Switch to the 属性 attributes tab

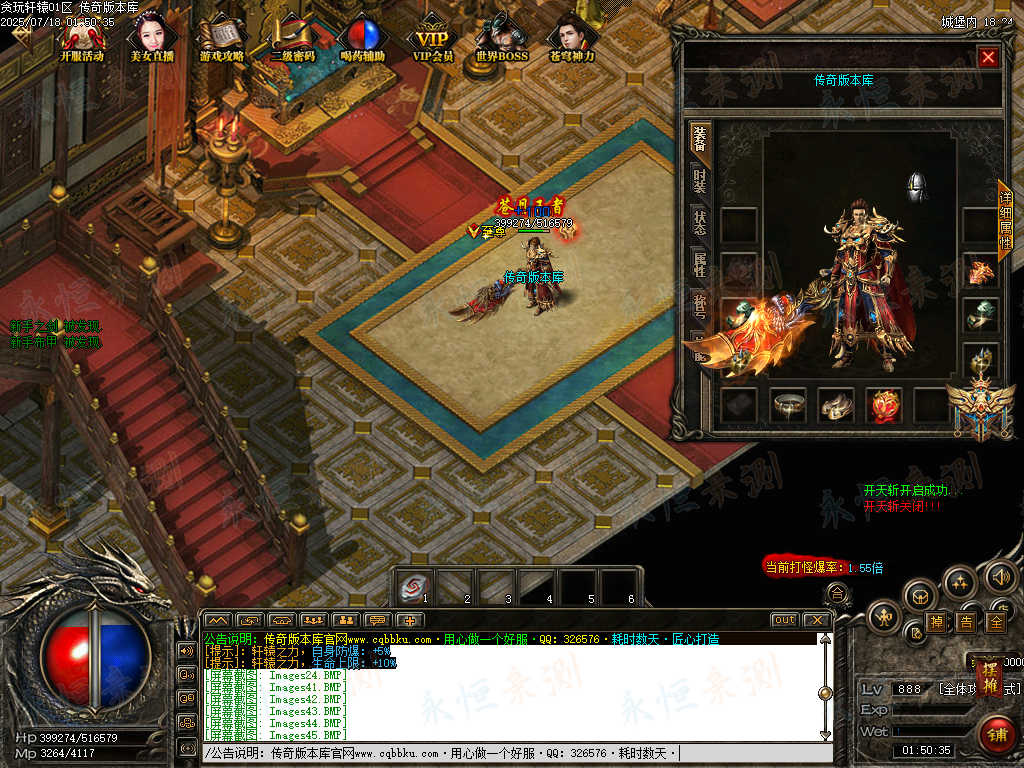point(699,265)
